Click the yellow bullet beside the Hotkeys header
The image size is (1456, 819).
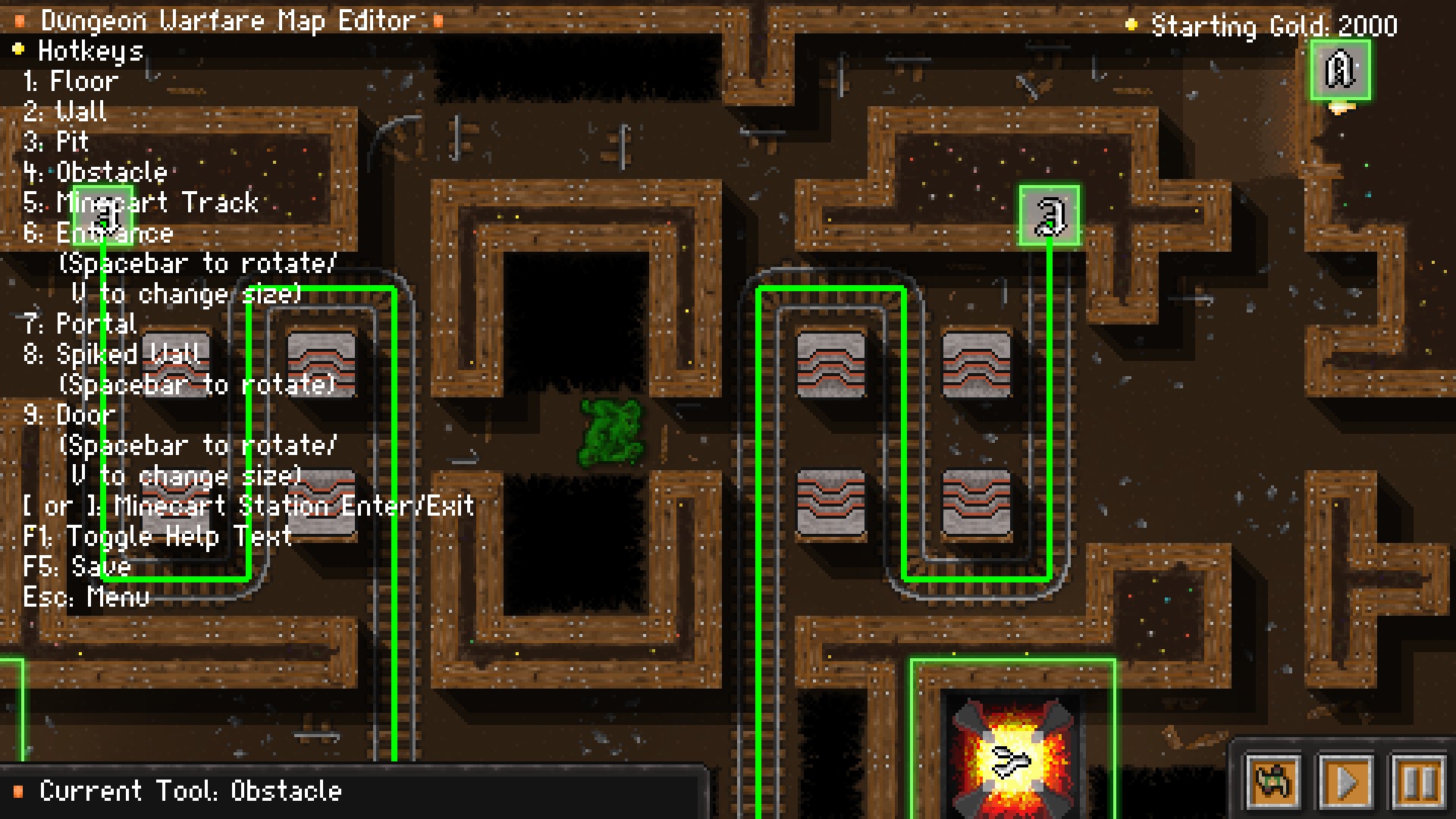point(17,50)
